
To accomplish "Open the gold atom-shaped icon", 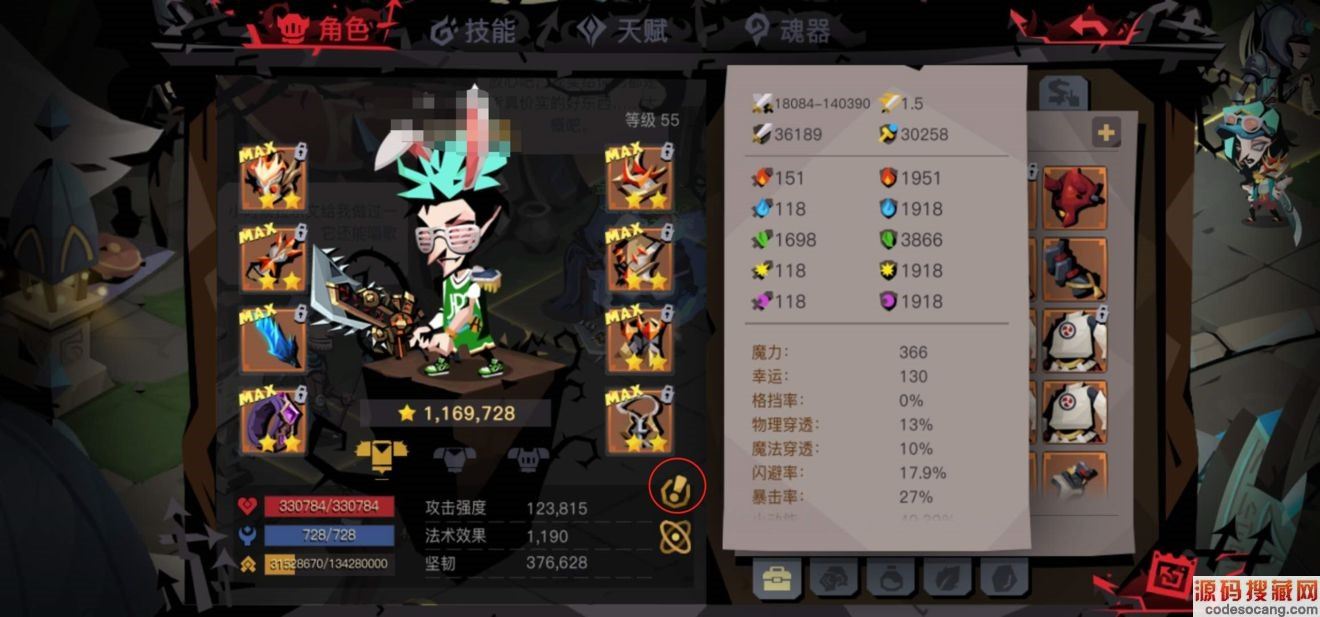I will [677, 537].
